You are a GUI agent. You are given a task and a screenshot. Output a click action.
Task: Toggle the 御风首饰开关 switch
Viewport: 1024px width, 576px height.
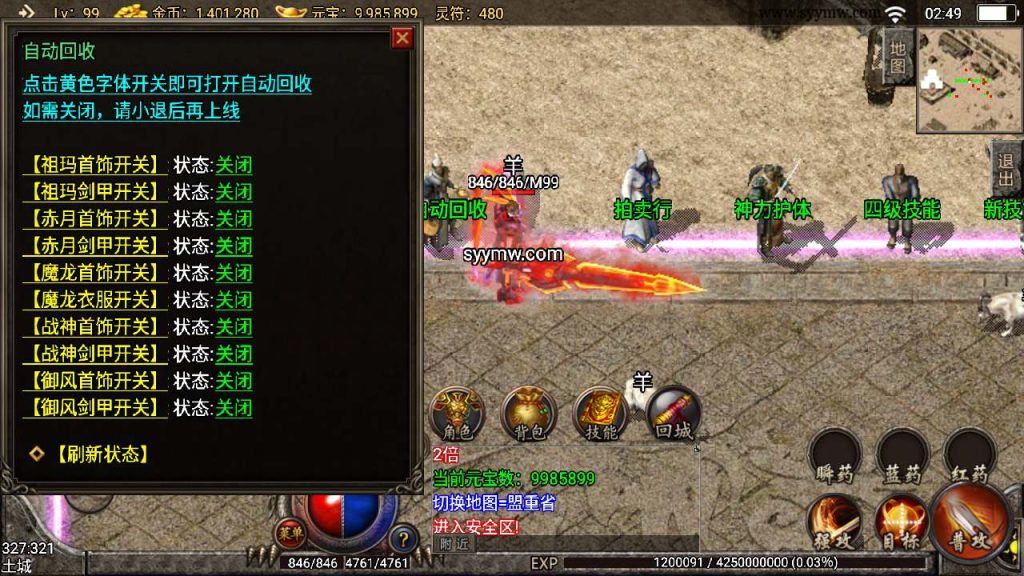[95, 380]
